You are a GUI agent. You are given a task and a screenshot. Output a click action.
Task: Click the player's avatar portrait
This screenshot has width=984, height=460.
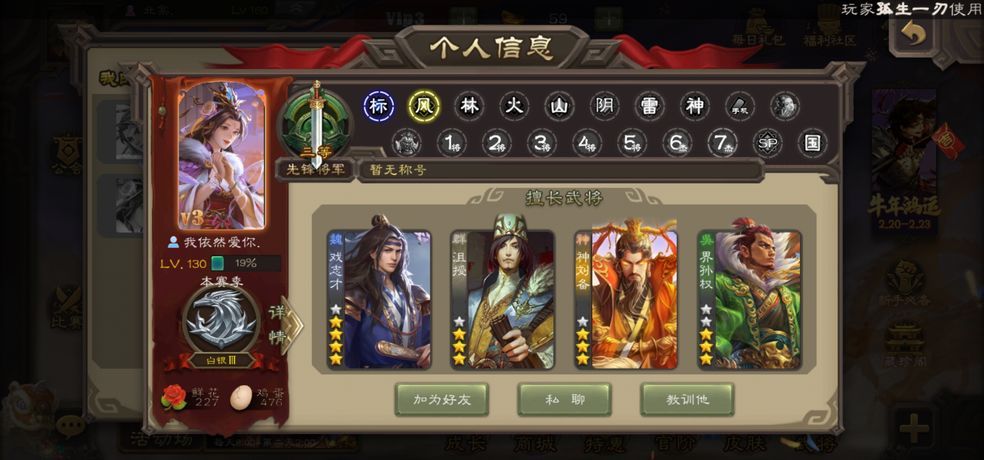(x=222, y=156)
